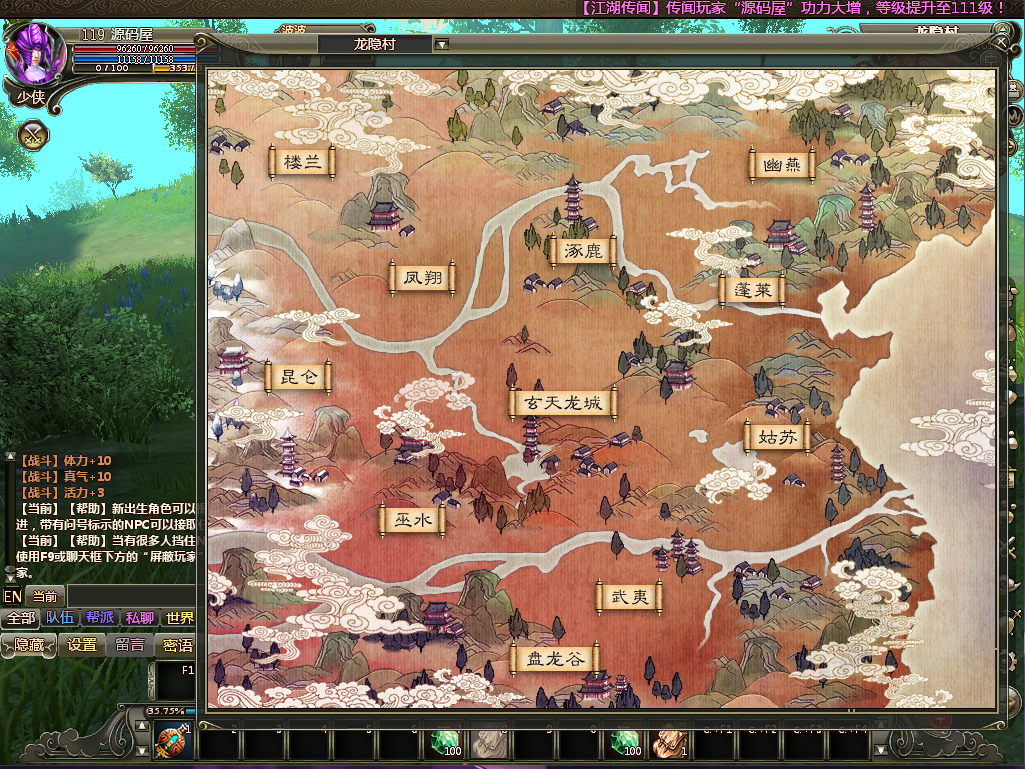Choose the 巫水 map label
The height and width of the screenshot is (769, 1025).
click(x=412, y=520)
